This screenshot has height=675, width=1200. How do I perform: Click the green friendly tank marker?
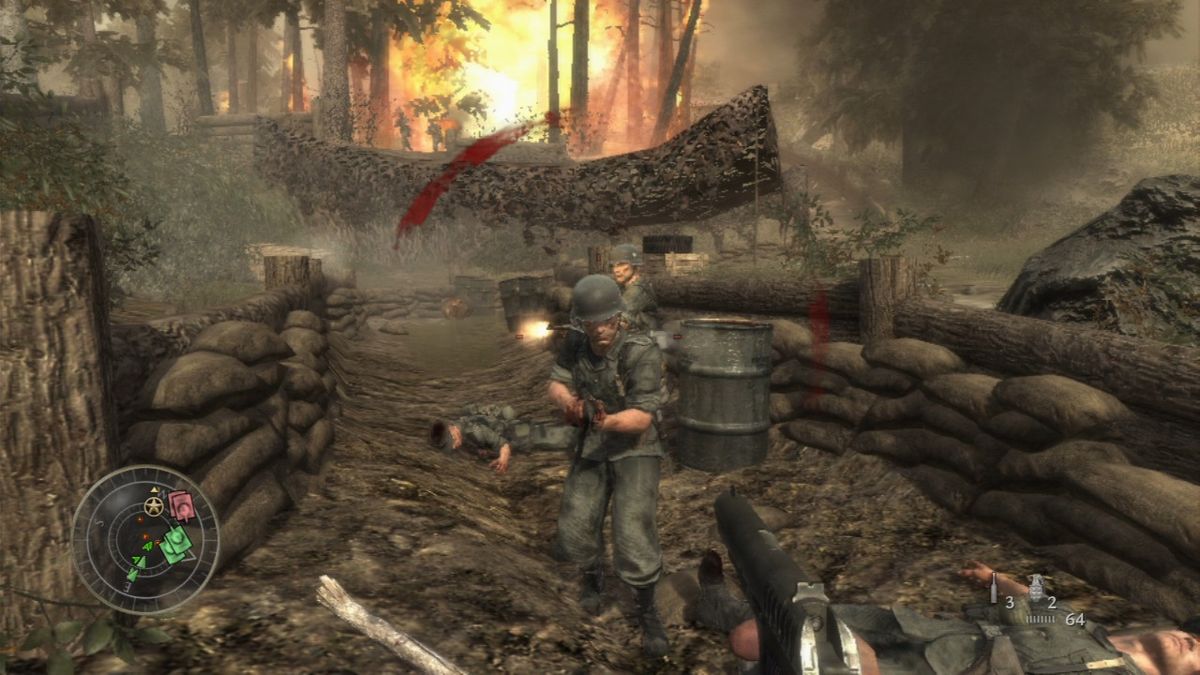(x=176, y=543)
